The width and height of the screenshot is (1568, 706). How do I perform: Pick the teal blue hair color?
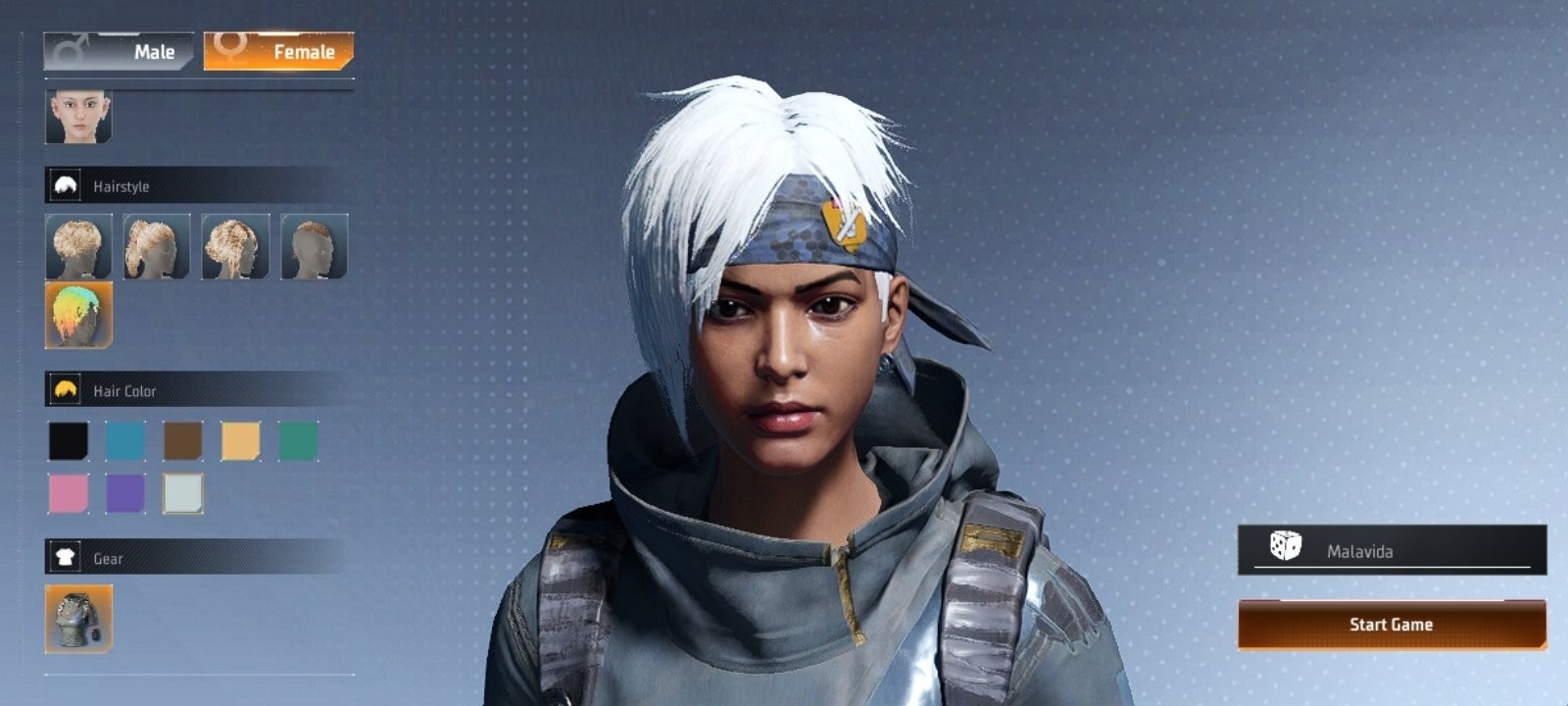tap(125, 441)
